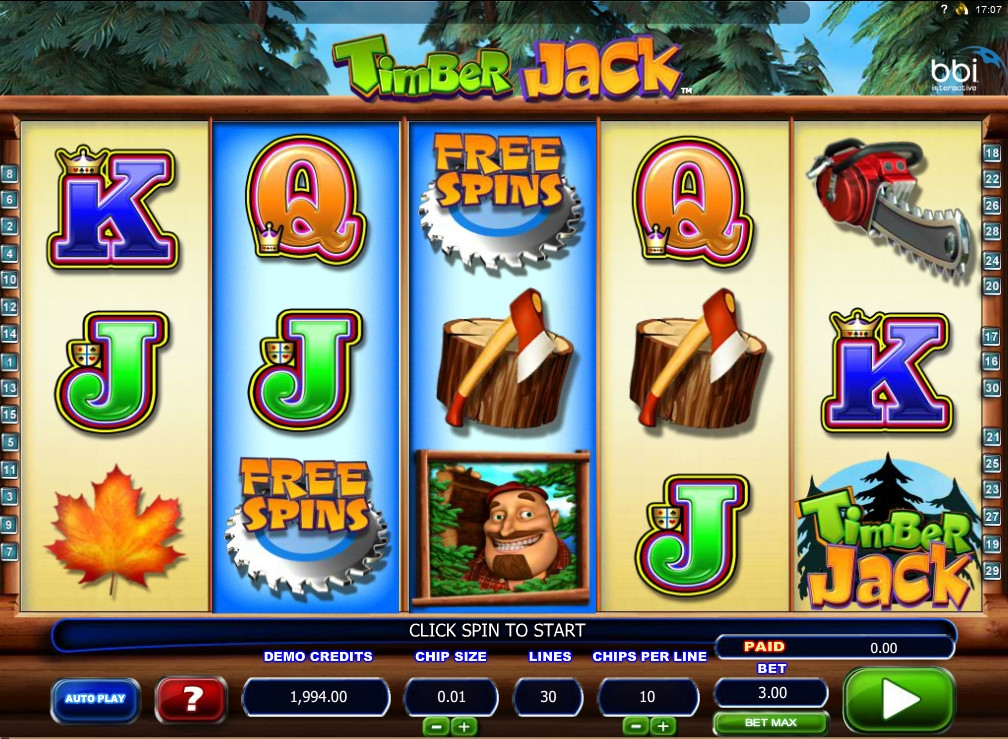Select payline number 8 marker
The image size is (1008, 739).
pyautogui.click(x=10, y=173)
